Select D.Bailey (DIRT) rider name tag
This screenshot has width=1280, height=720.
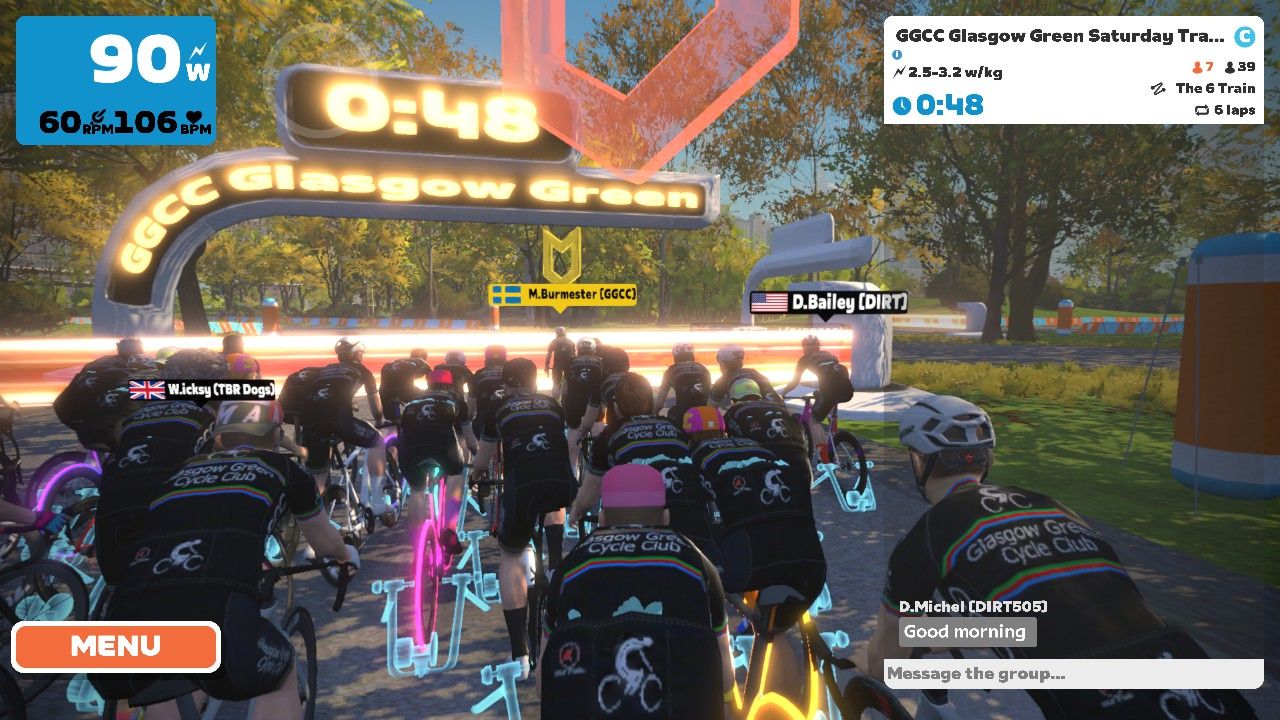click(829, 302)
